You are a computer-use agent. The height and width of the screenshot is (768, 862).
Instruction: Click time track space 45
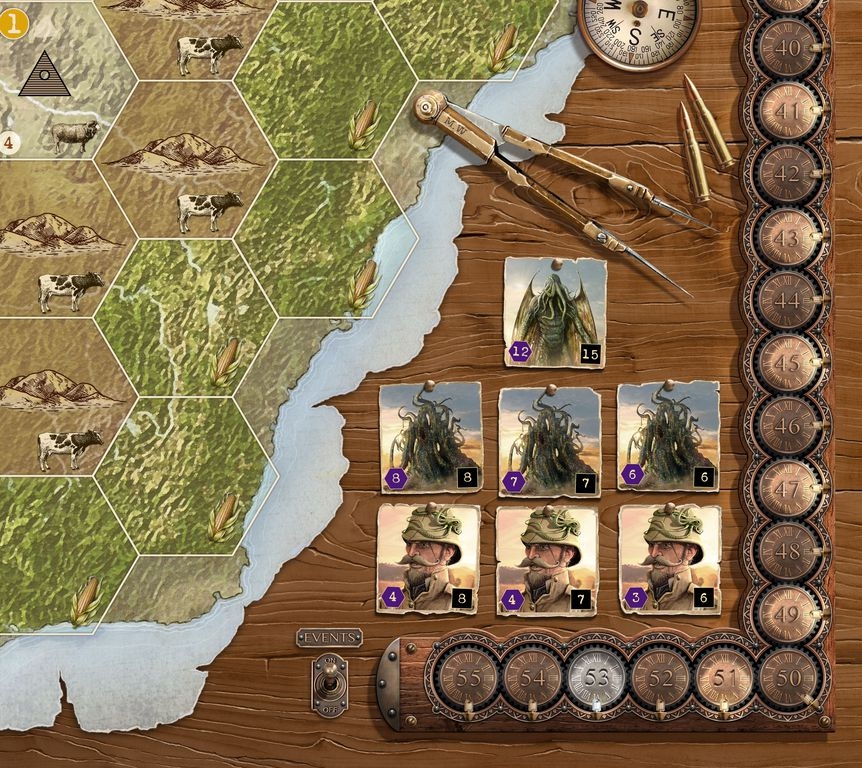[x=788, y=364]
